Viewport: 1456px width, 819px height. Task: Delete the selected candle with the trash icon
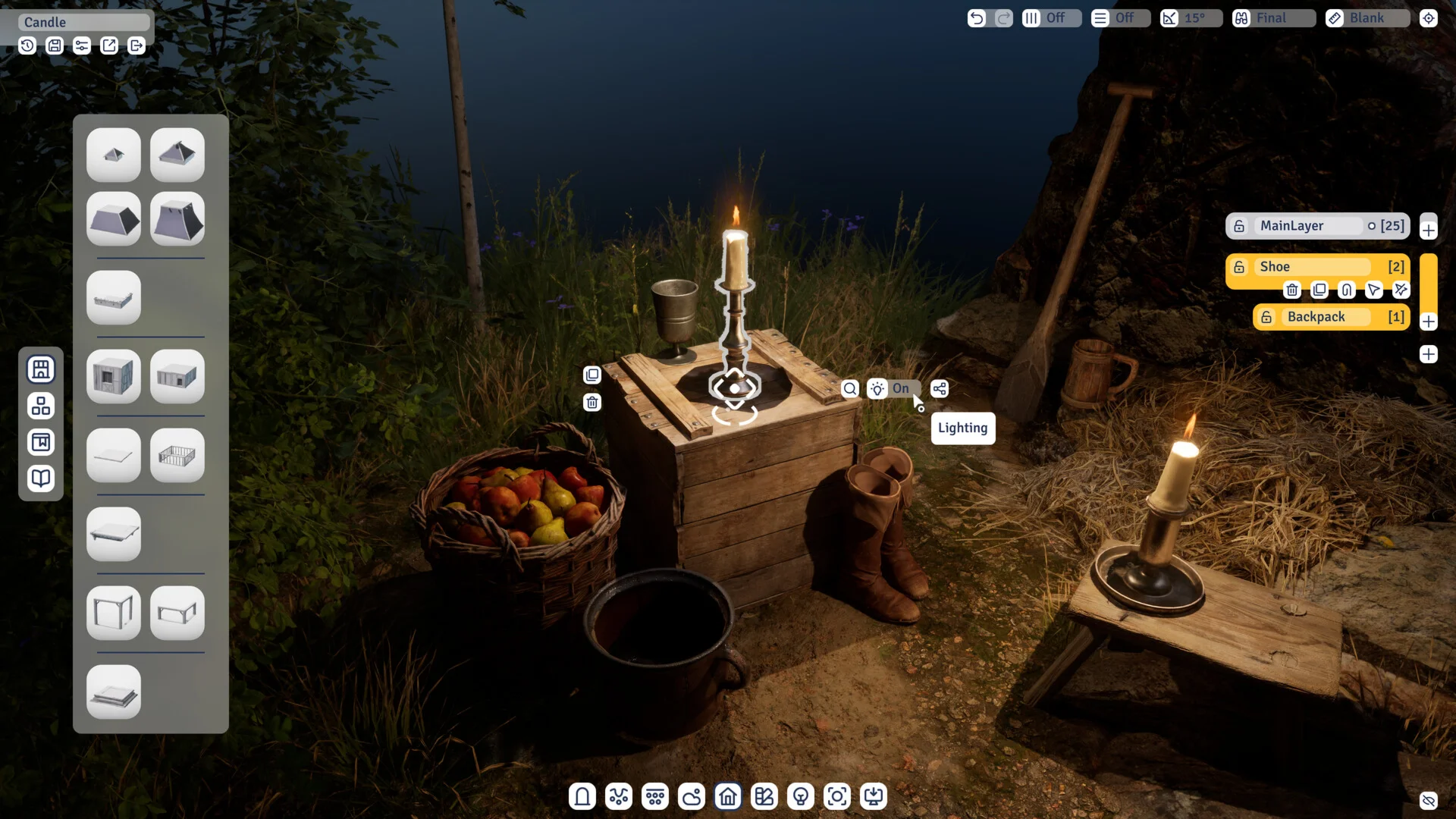tap(592, 403)
